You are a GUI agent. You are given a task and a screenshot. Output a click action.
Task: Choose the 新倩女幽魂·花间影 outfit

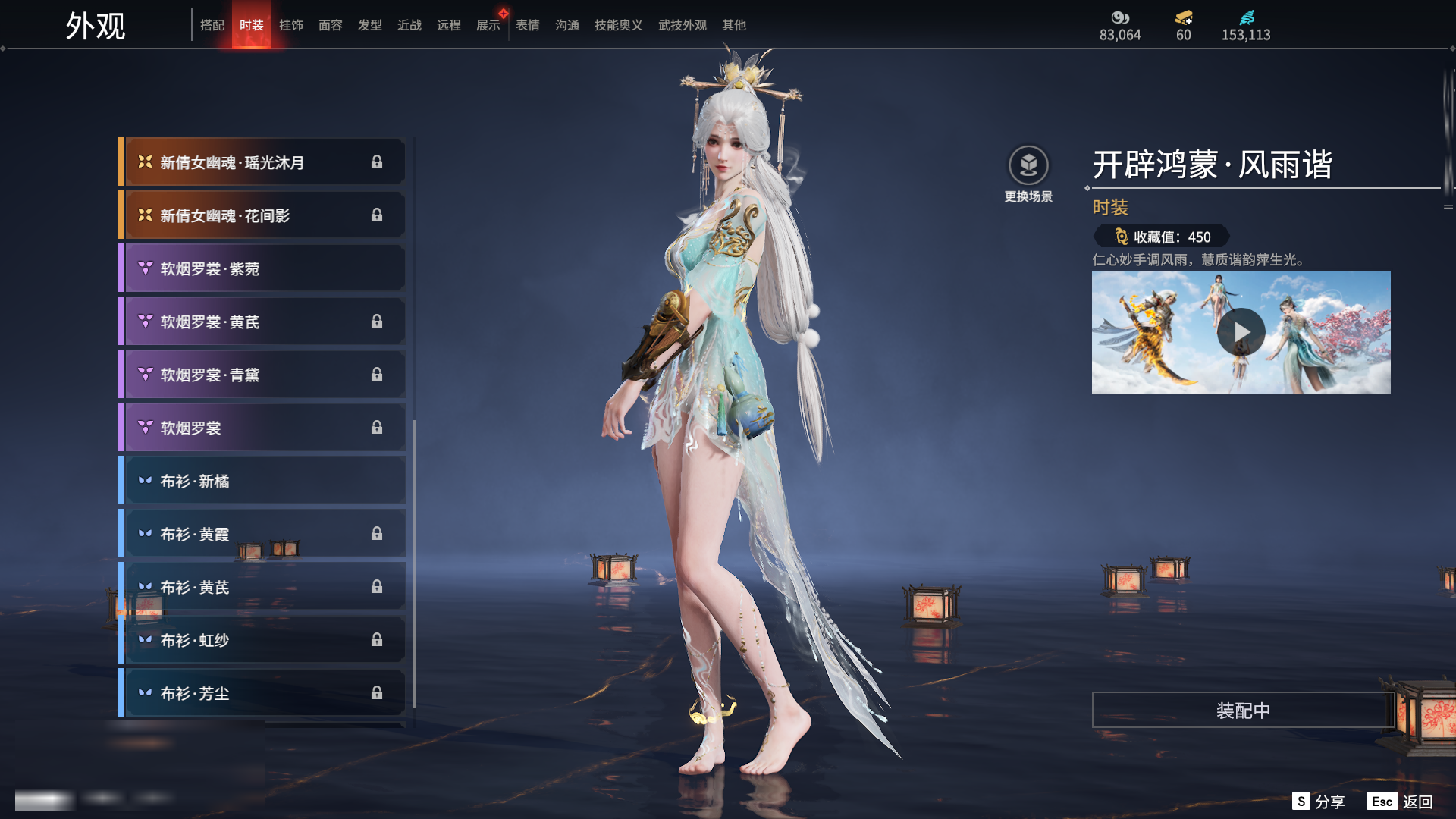[262, 215]
